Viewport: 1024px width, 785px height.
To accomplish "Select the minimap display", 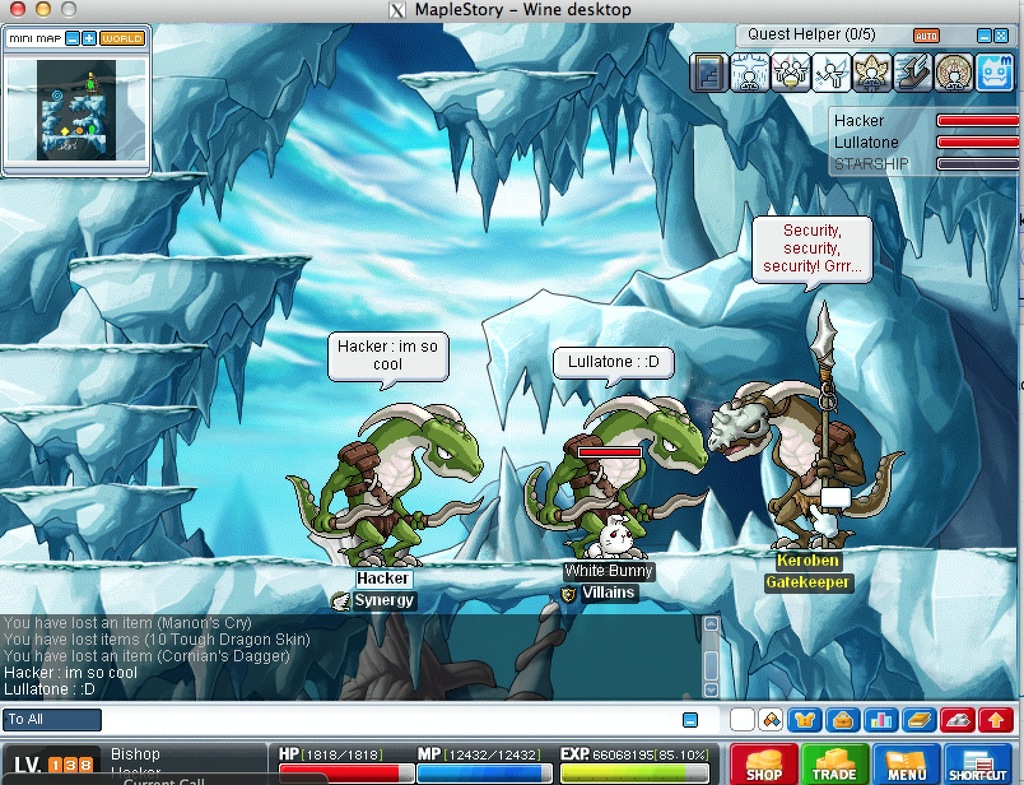I will pyautogui.click(x=76, y=109).
